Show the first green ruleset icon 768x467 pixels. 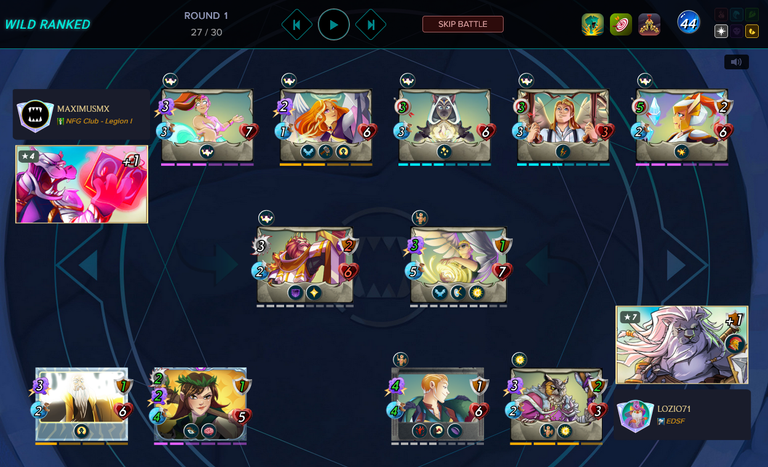pos(593,24)
